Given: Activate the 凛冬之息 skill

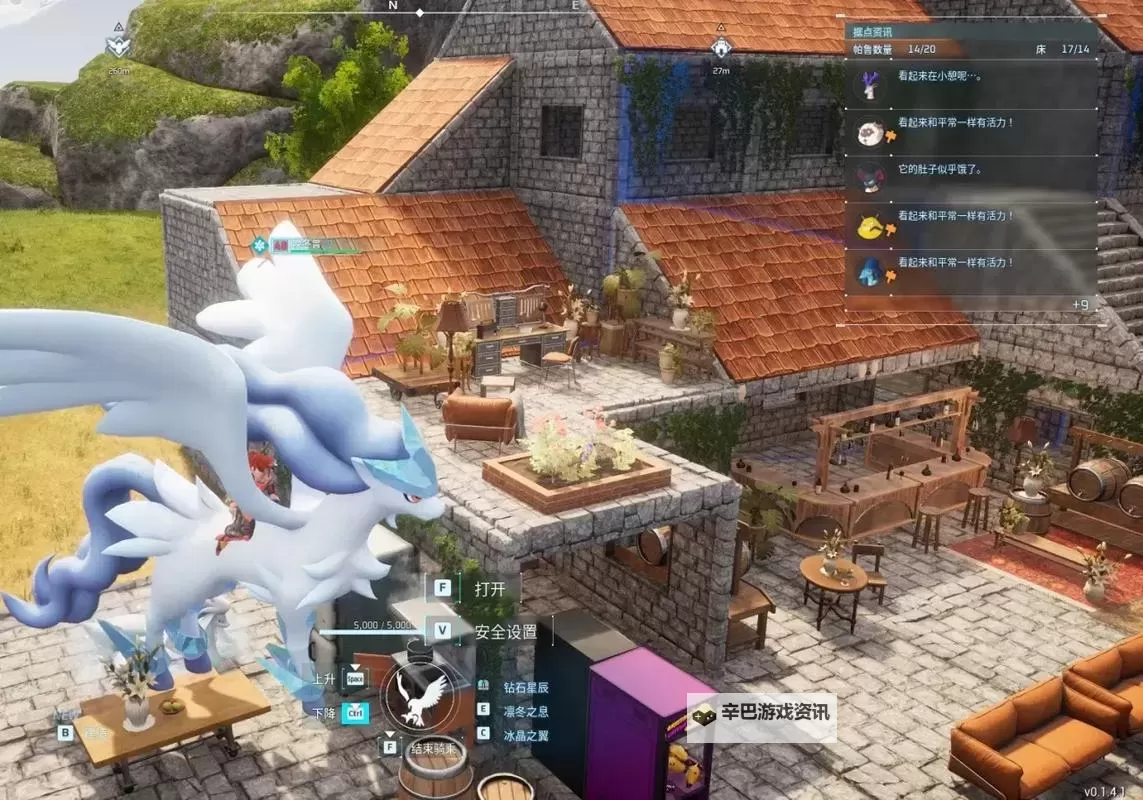Looking at the screenshot, I should point(525,710).
